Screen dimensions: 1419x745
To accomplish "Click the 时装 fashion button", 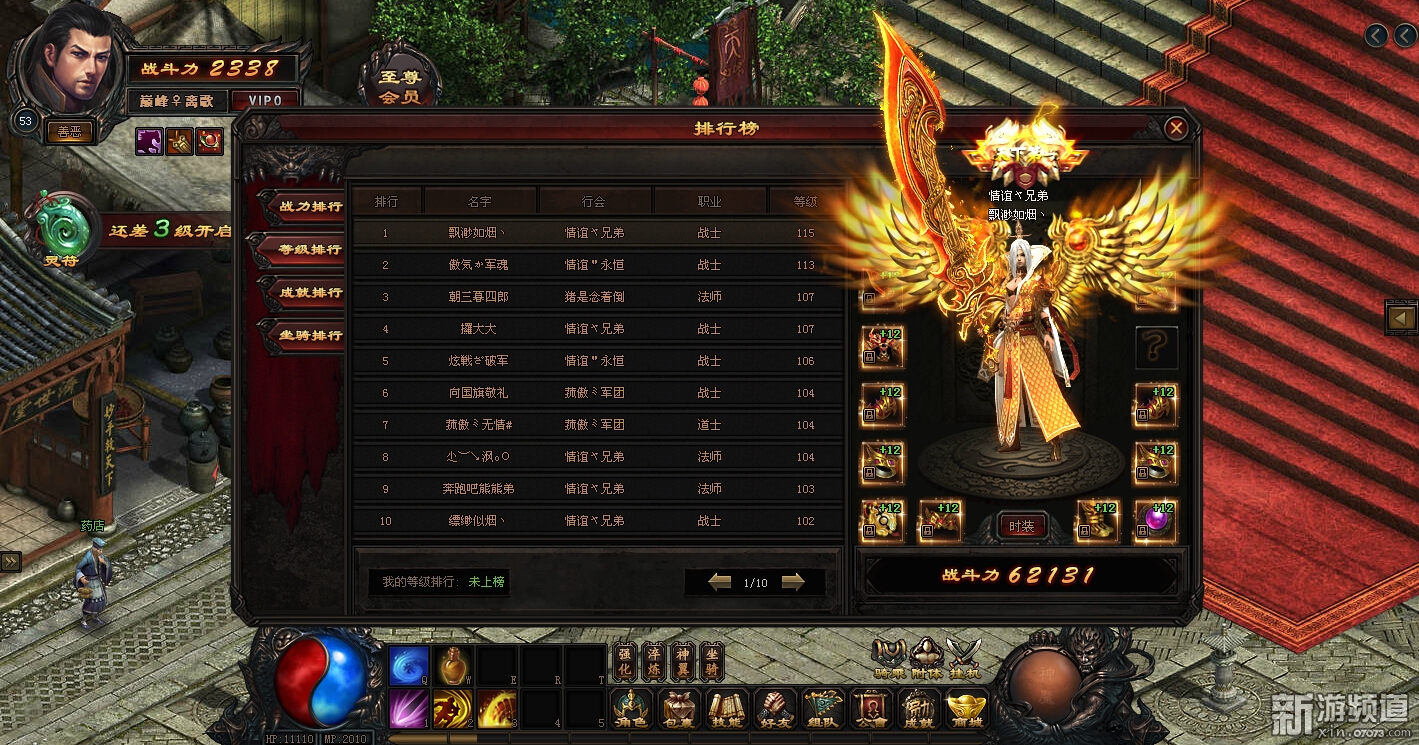I will 1021,526.
